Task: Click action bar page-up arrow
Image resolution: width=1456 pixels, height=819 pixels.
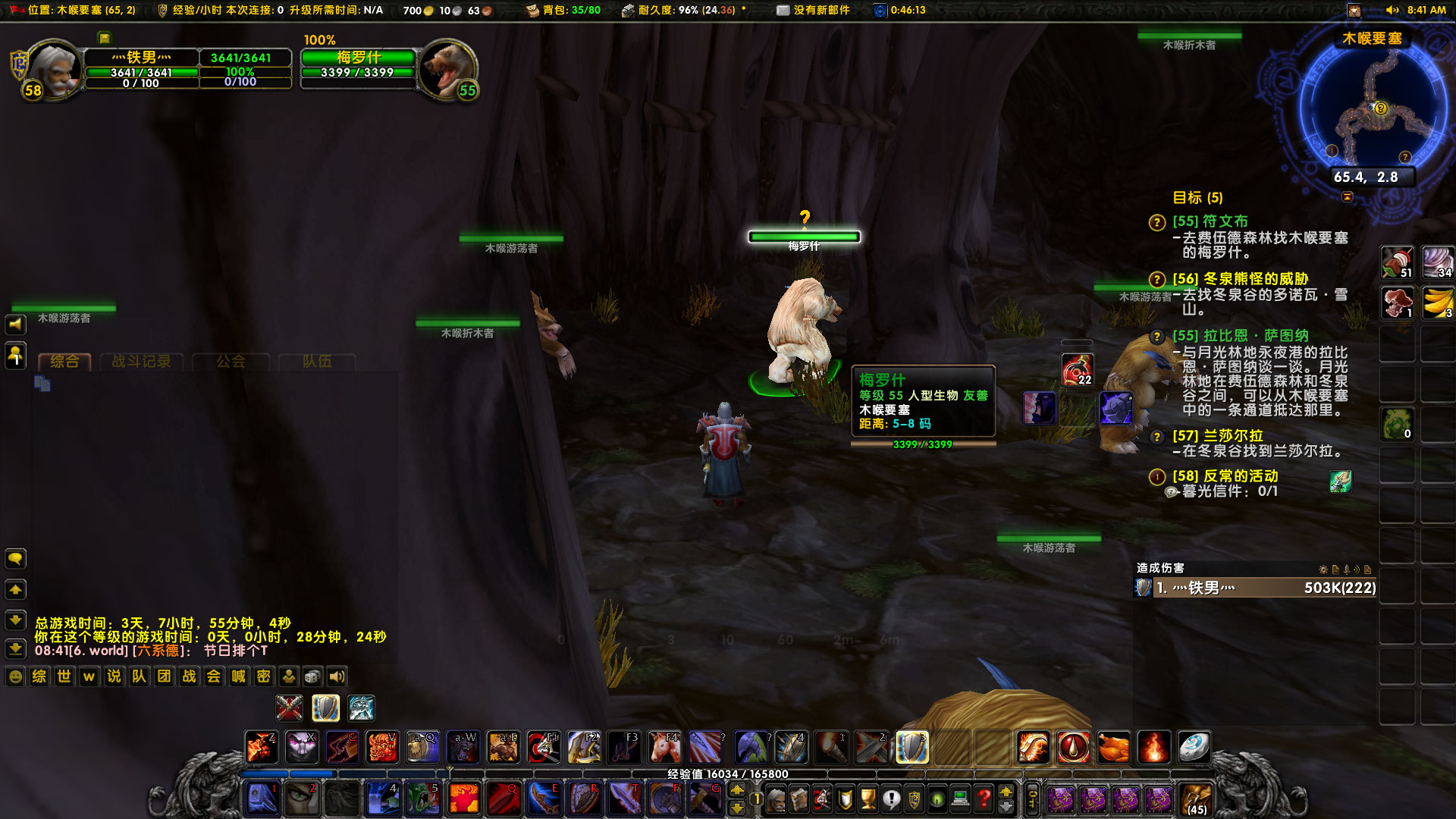Action: coord(737,790)
